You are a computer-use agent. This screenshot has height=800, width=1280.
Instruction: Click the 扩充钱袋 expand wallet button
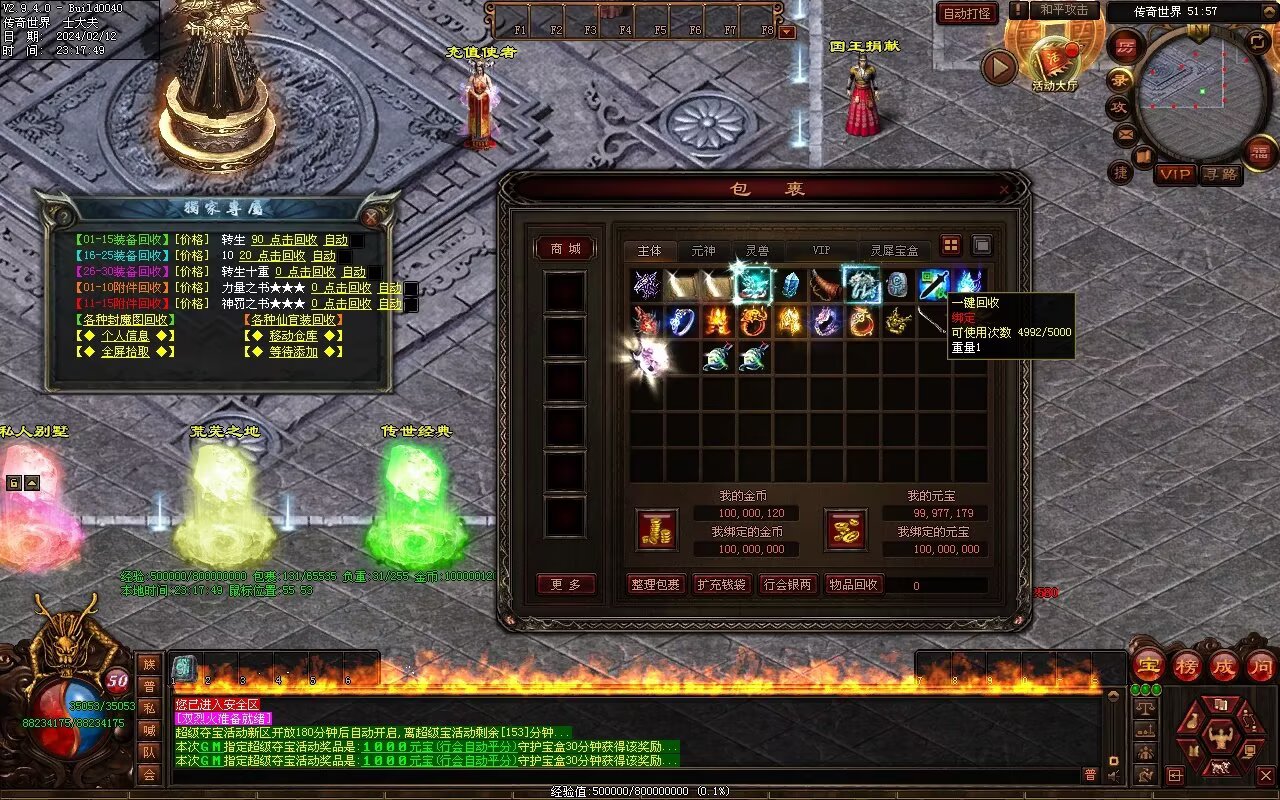pyautogui.click(x=721, y=585)
